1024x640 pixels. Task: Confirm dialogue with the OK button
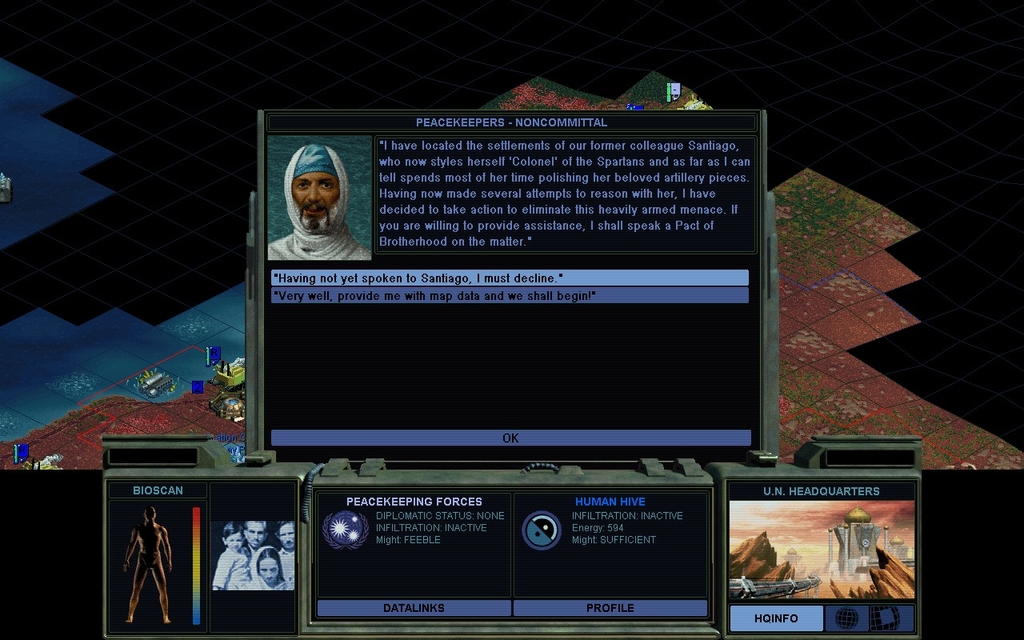[x=510, y=438]
